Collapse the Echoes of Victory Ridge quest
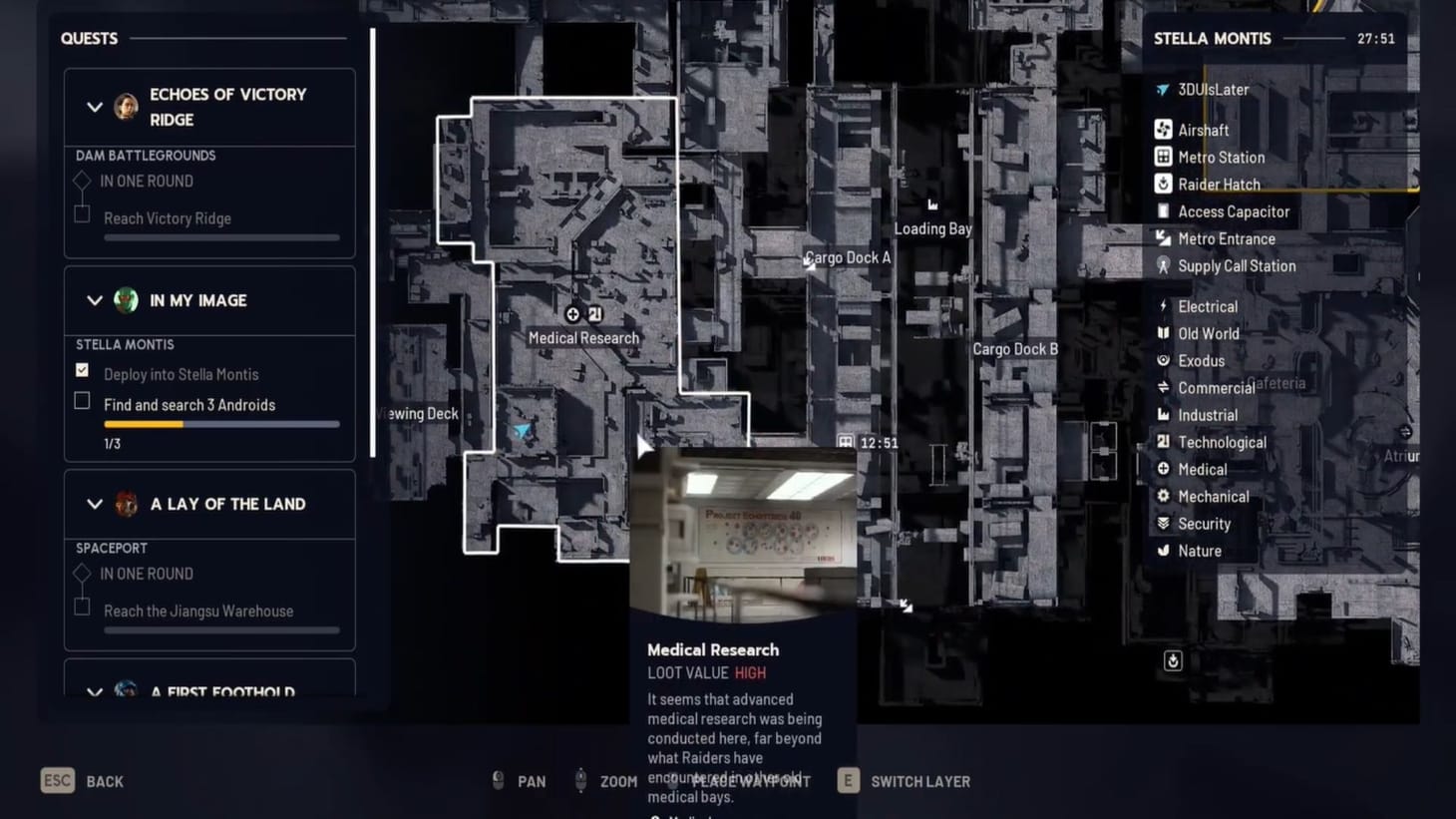The width and height of the screenshot is (1456, 819). tap(95, 107)
